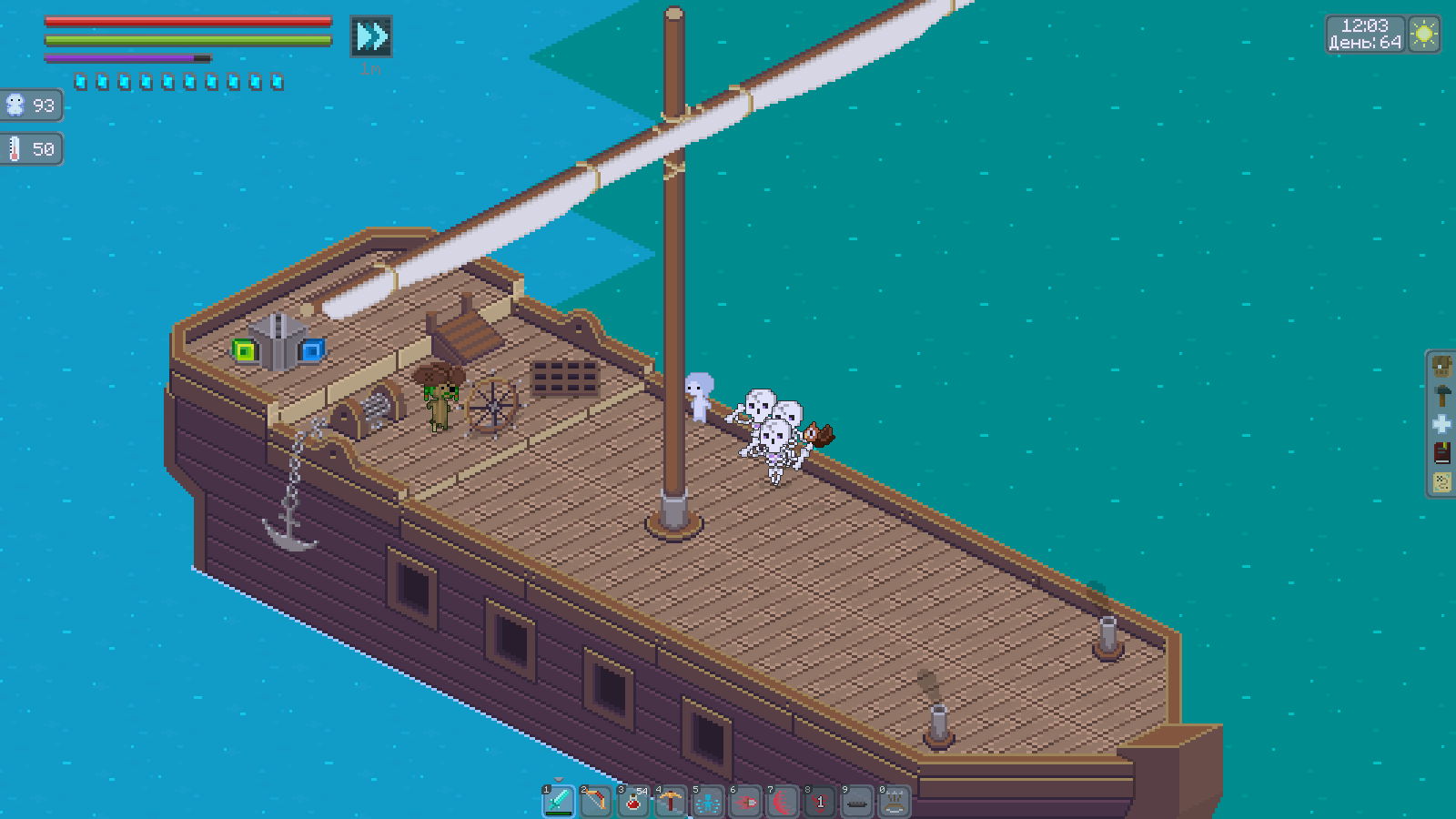The width and height of the screenshot is (1456, 819).
Task: Equip the bow in slot 2
Action: tap(596, 802)
